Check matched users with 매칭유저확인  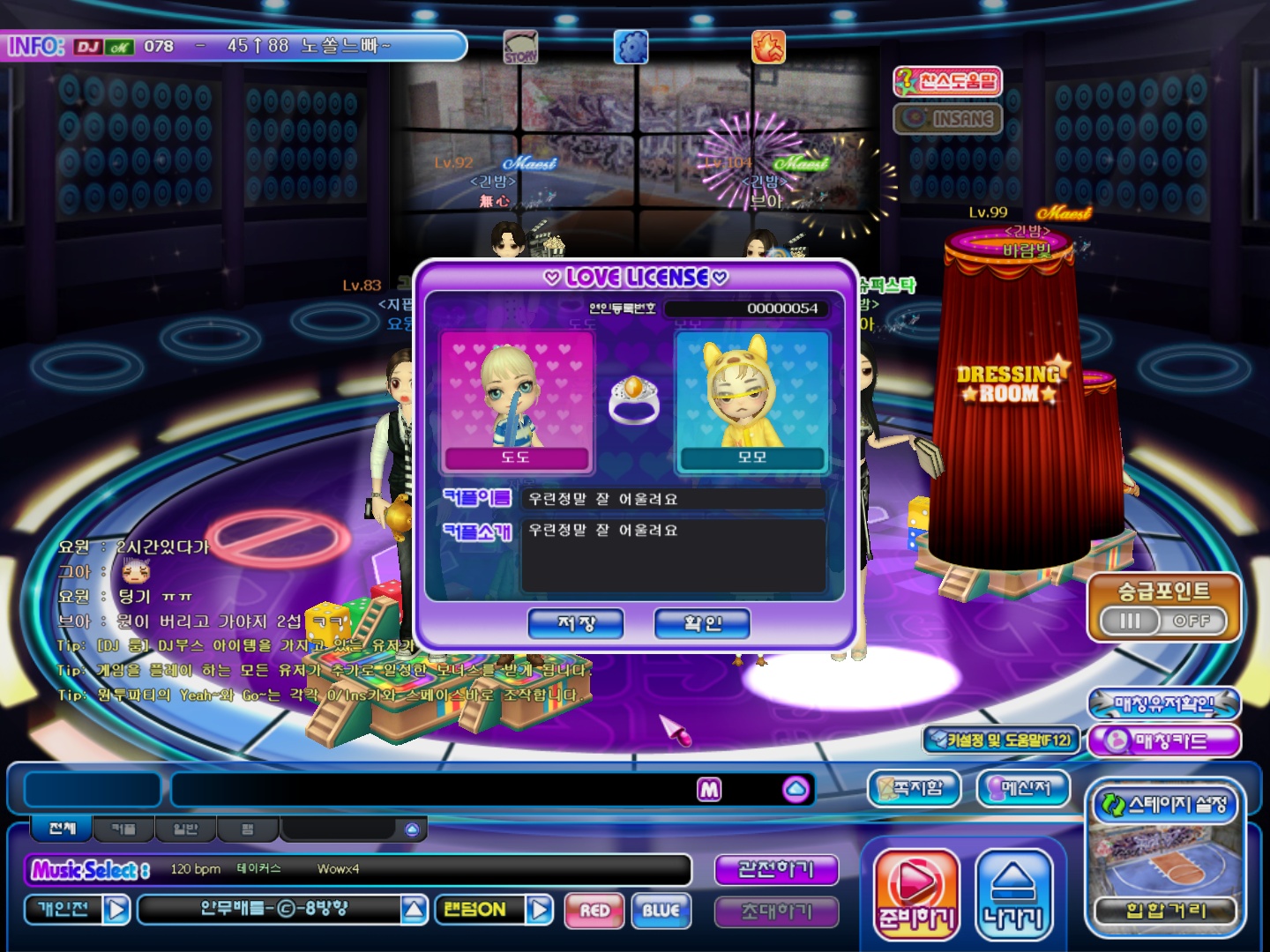tap(1164, 703)
